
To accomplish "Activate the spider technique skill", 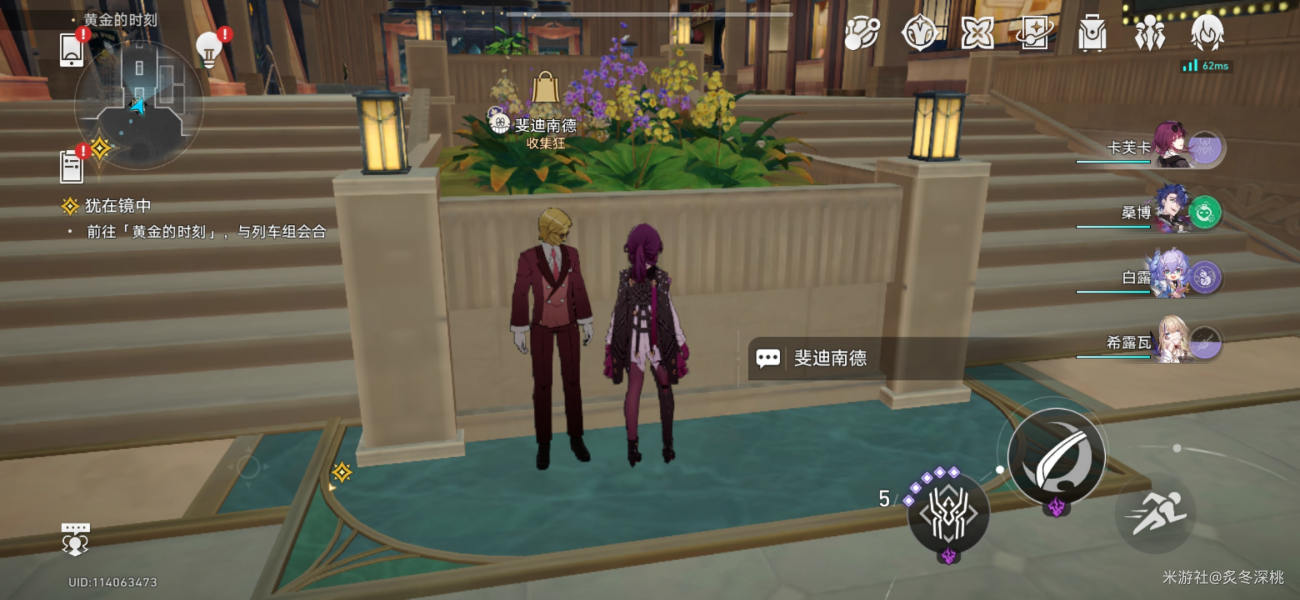I will (947, 514).
